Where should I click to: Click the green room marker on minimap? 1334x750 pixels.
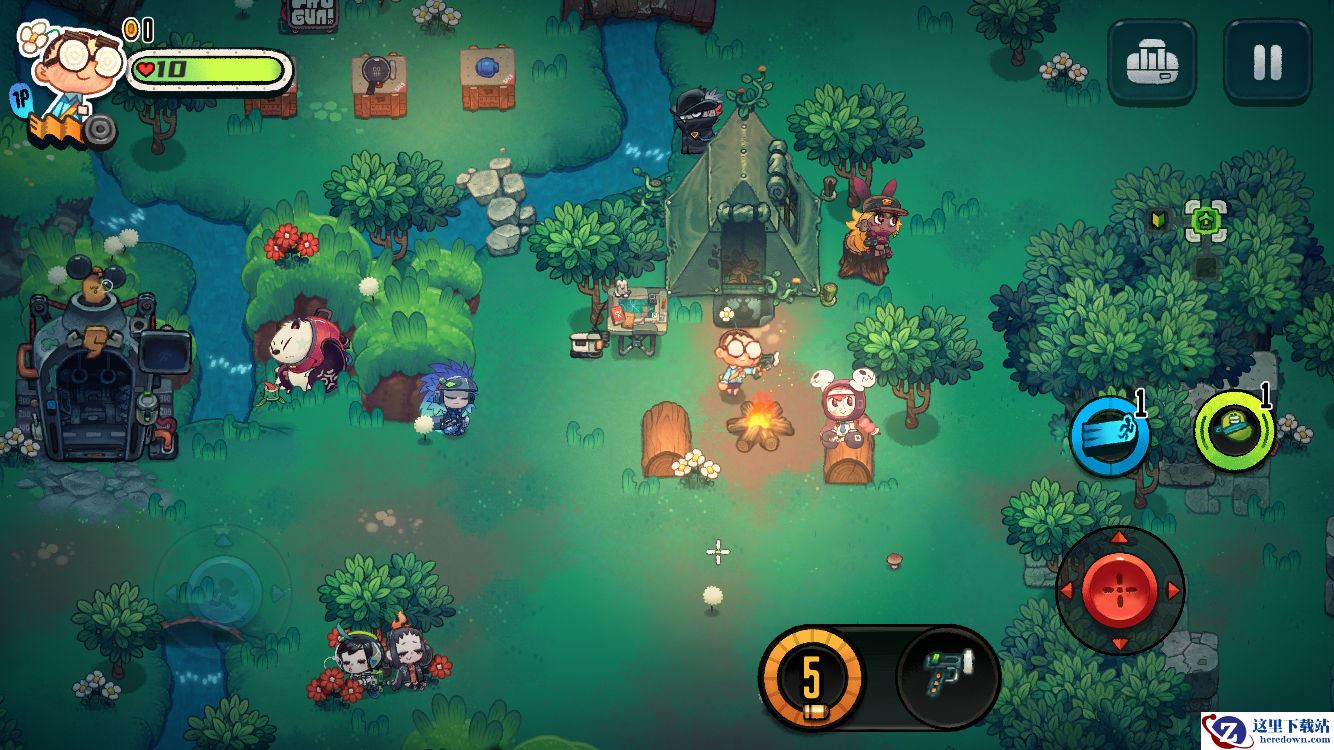(1205, 219)
